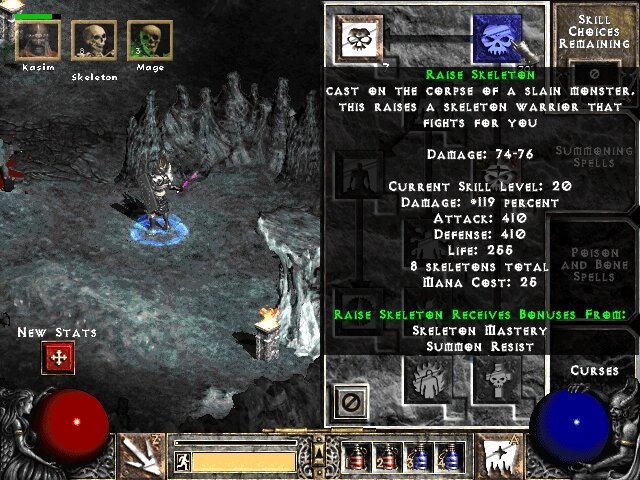
Task: Select Kasim's mercenary portrait
Action: tap(38, 38)
